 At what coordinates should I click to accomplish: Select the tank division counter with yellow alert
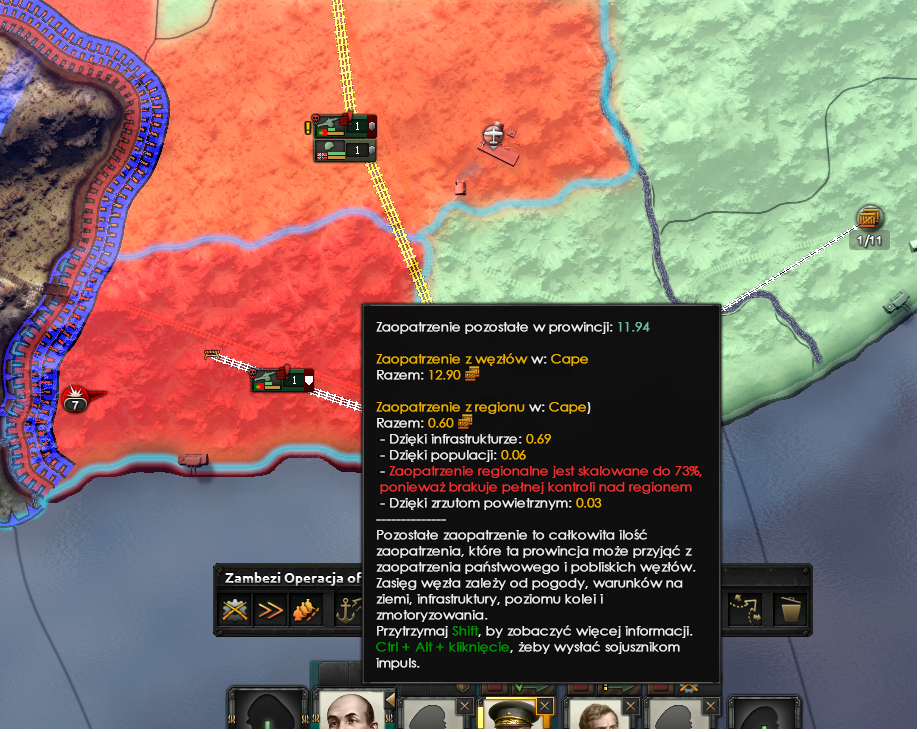point(345,126)
